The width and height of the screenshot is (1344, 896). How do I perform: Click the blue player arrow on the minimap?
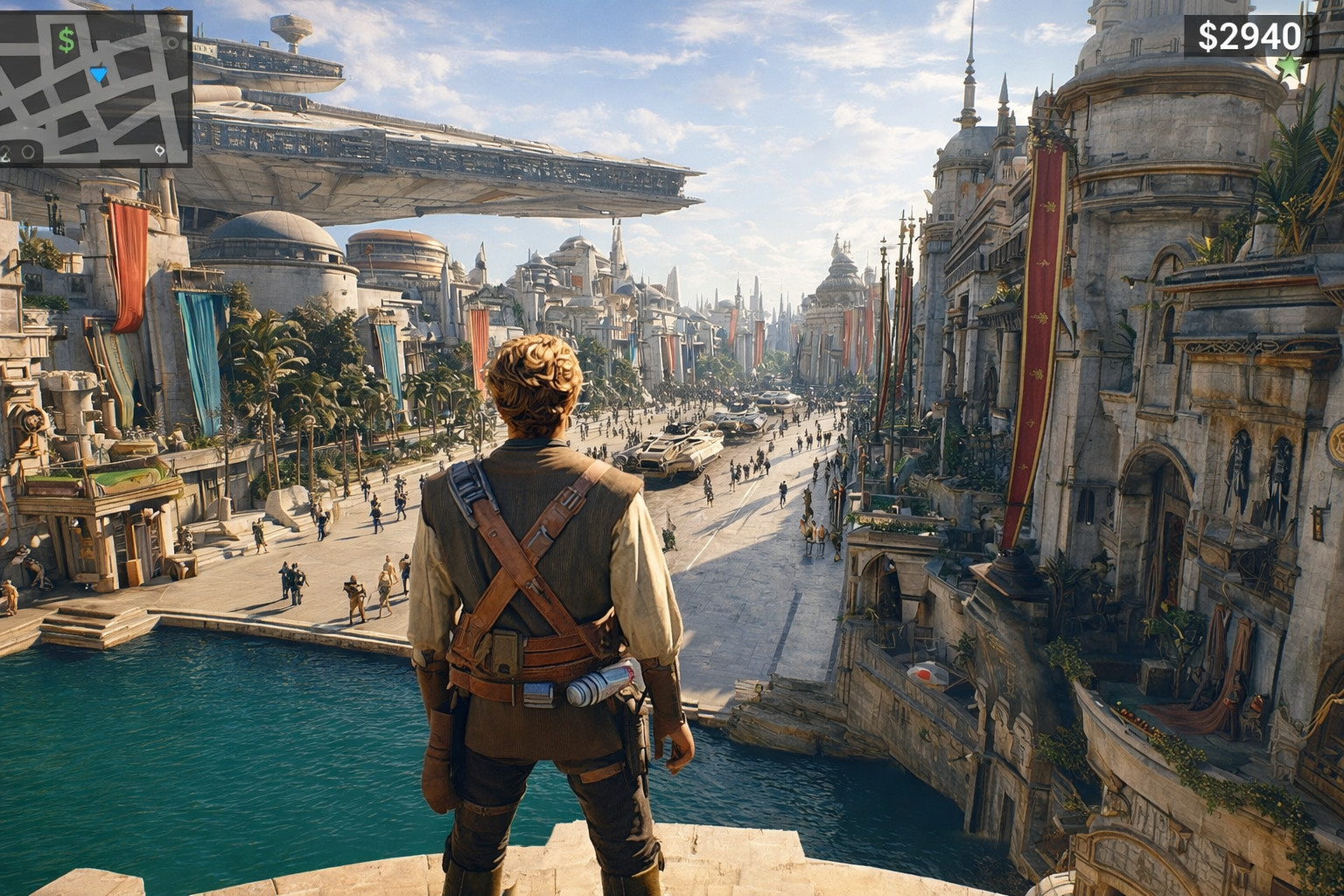click(98, 74)
